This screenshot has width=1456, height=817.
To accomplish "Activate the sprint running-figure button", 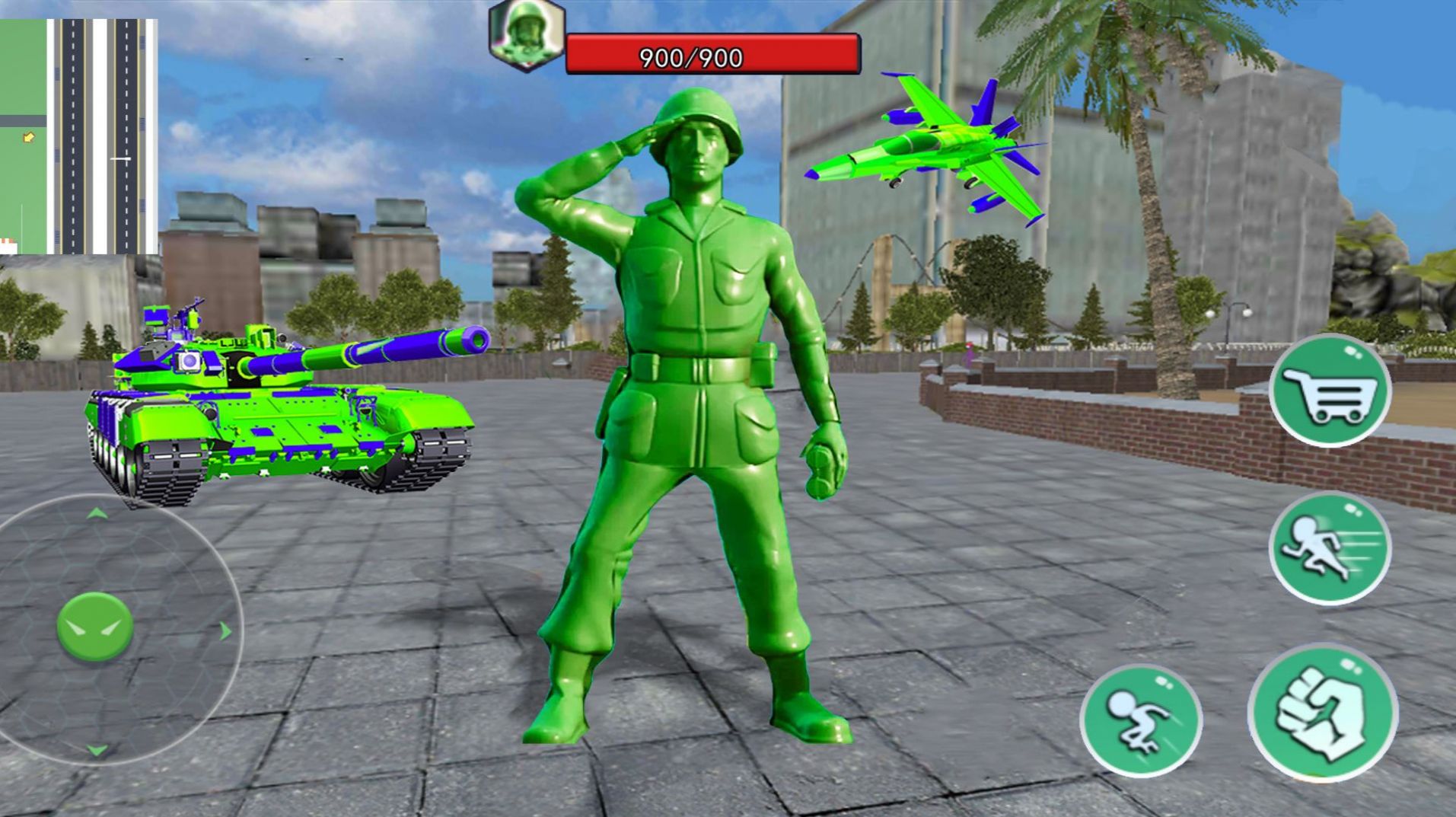I will point(1329,548).
